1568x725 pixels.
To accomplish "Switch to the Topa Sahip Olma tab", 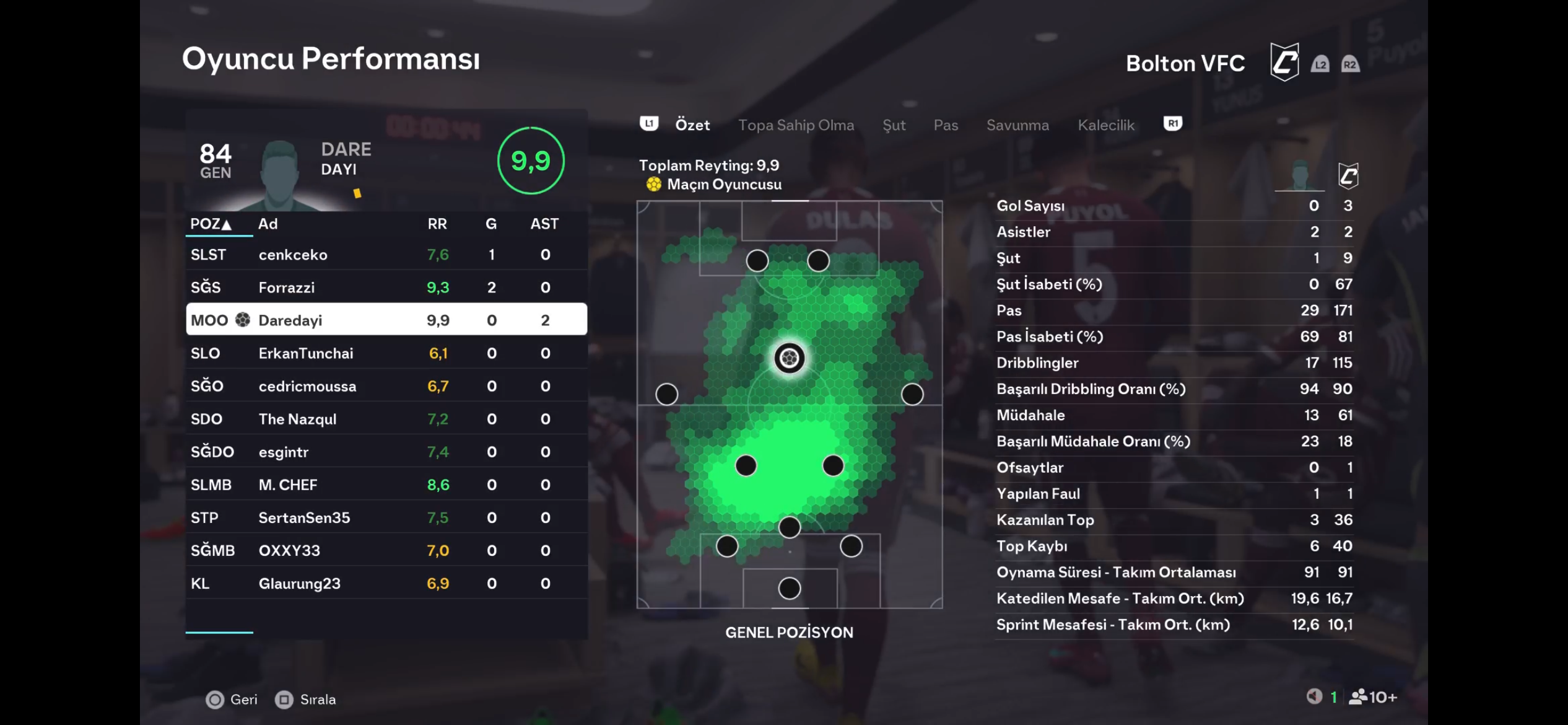I will pyautogui.click(x=796, y=125).
